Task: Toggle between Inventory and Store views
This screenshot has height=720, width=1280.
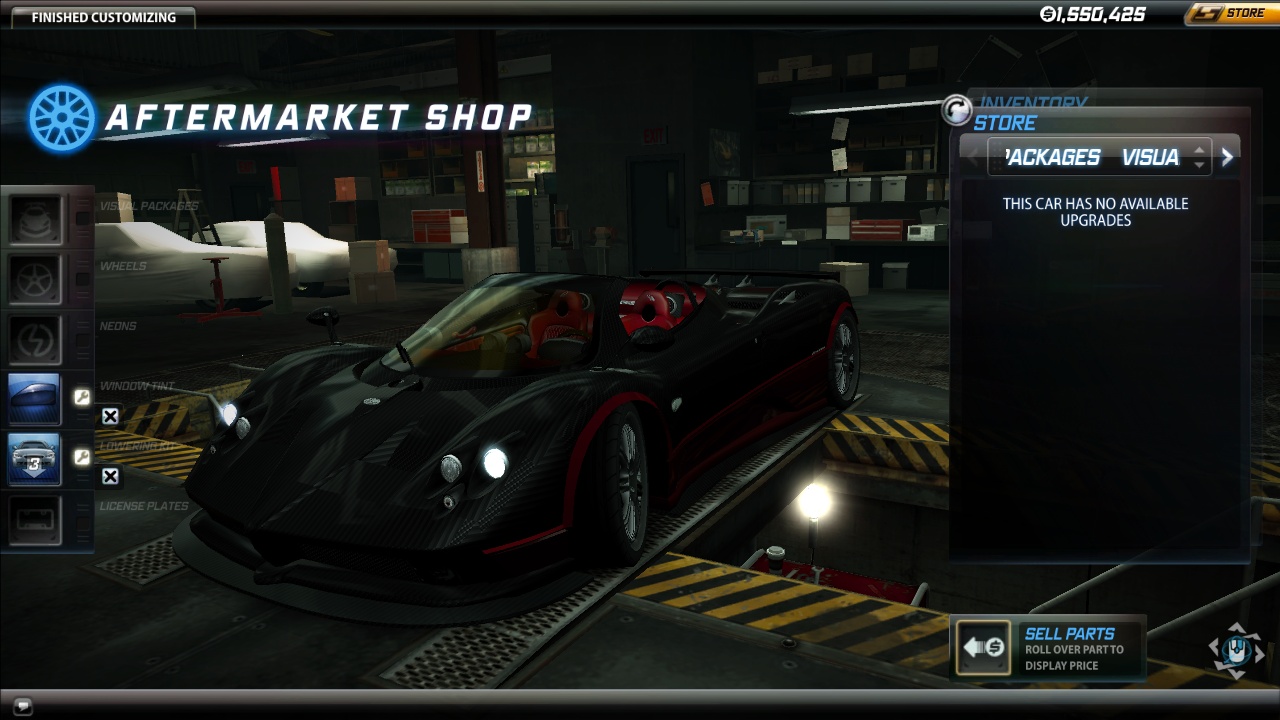Action: click(x=957, y=110)
